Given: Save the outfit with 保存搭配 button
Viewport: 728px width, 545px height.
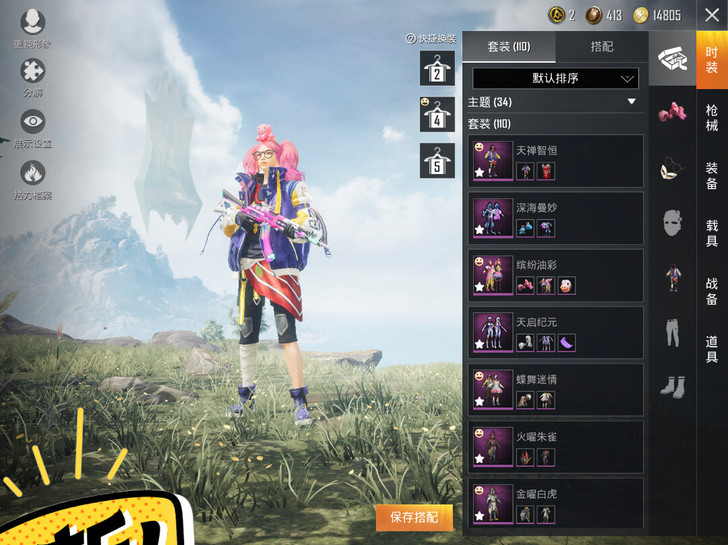Looking at the screenshot, I should (x=414, y=517).
